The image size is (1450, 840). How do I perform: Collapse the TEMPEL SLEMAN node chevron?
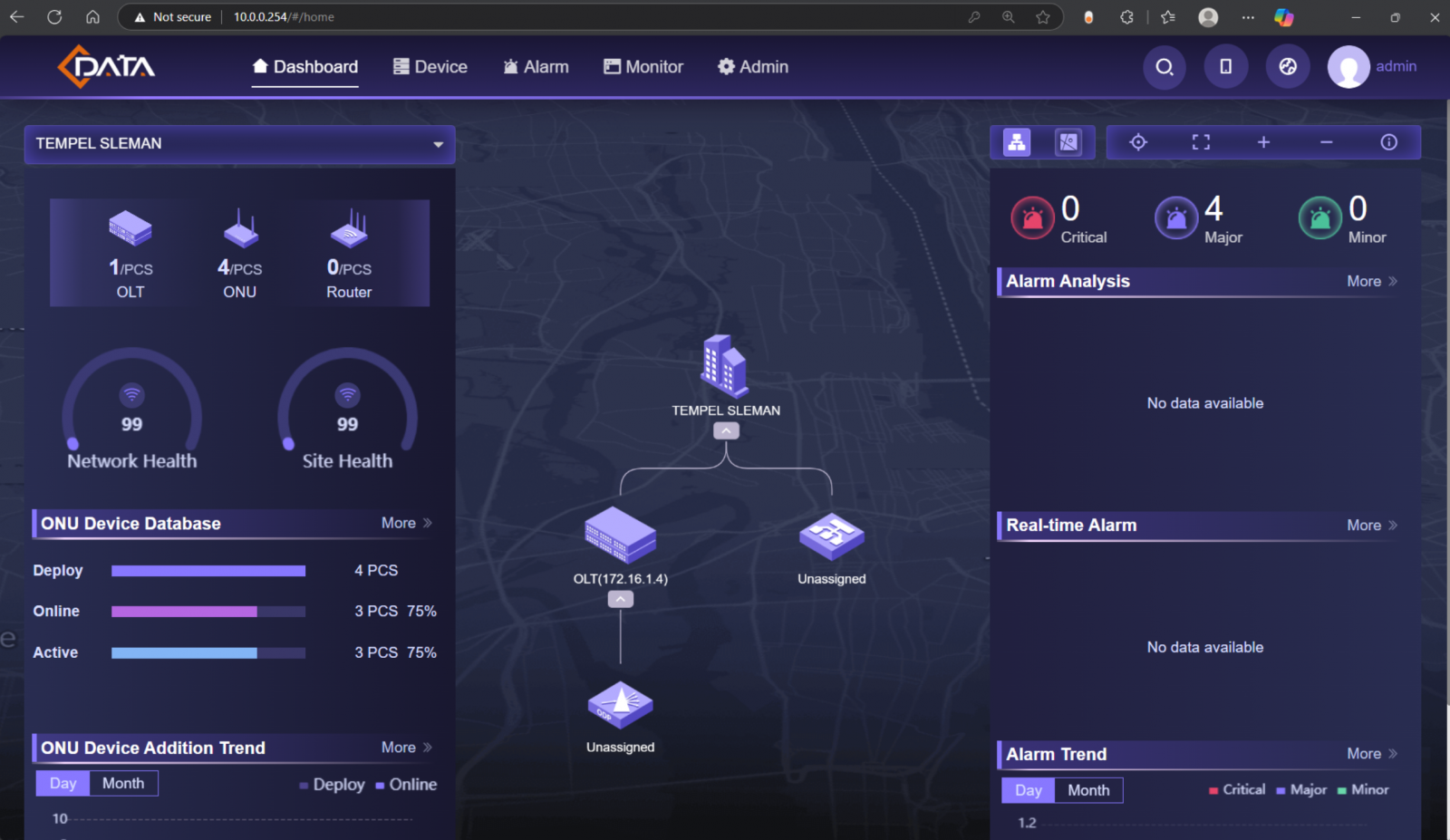[725, 430]
